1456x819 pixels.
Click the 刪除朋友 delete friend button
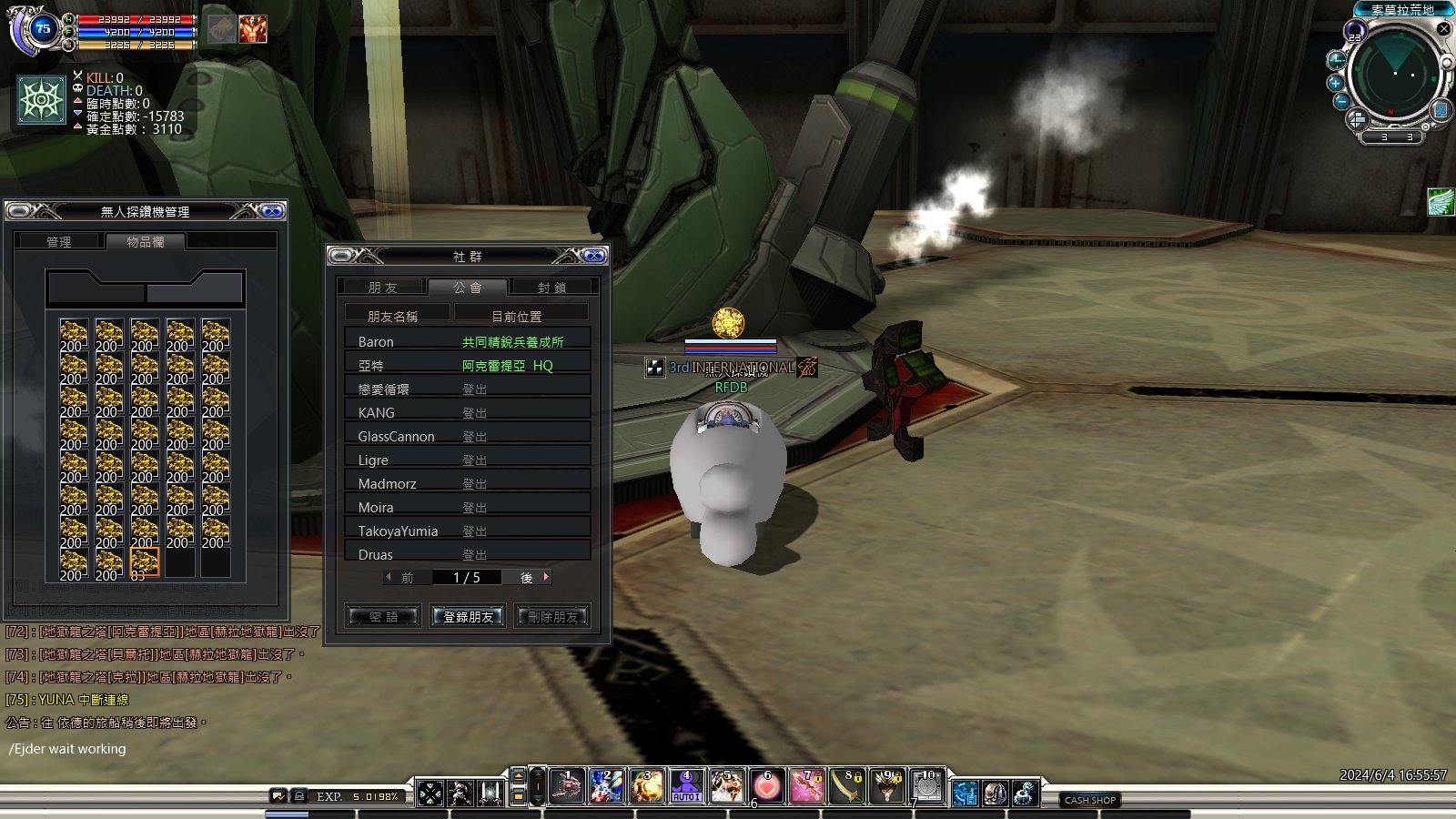point(552,617)
